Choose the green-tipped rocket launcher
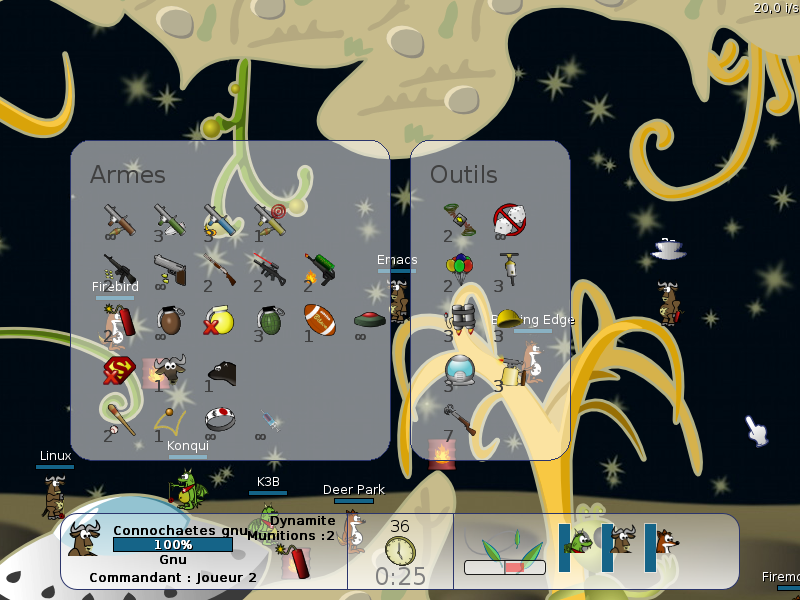The image size is (800, 600). pyautogui.click(x=168, y=218)
